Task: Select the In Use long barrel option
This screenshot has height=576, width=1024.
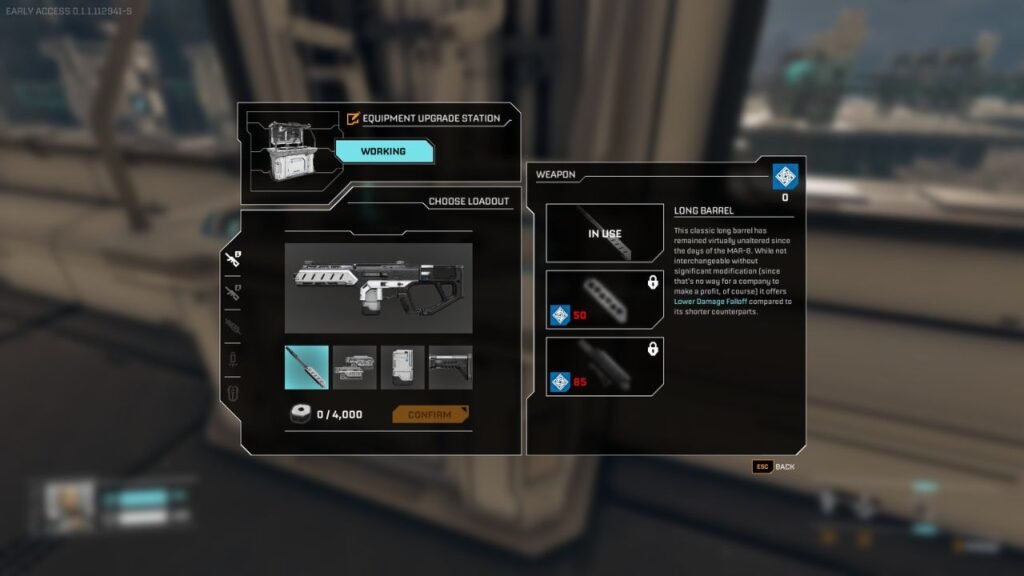Action: (605, 233)
